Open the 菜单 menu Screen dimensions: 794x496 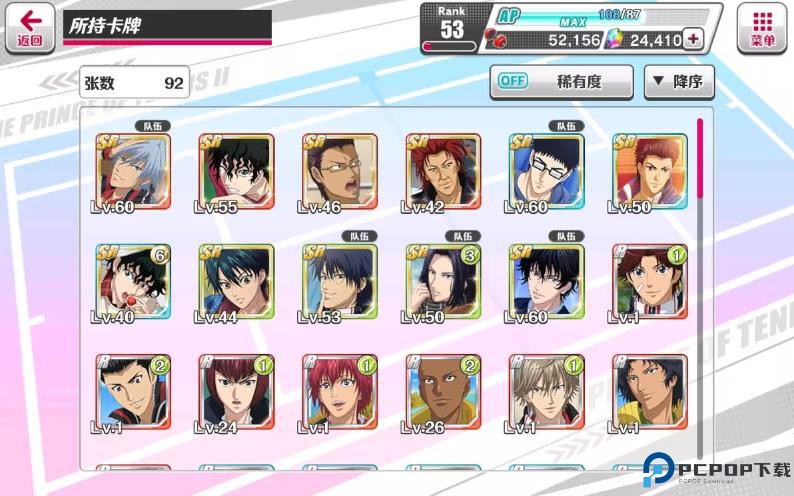pyautogui.click(x=761, y=27)
